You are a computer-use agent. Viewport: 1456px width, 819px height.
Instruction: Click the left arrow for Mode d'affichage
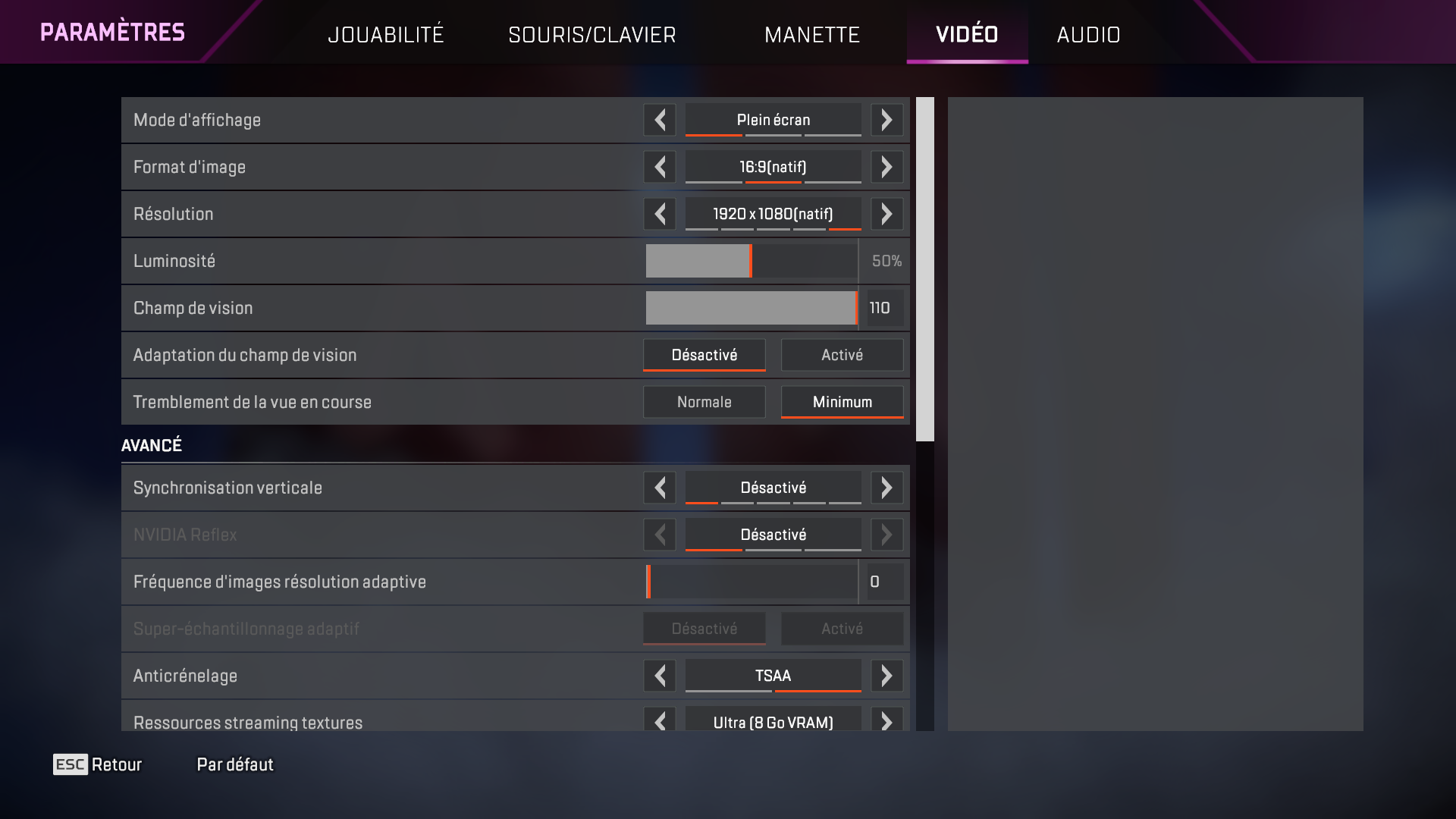click(659, 120)
